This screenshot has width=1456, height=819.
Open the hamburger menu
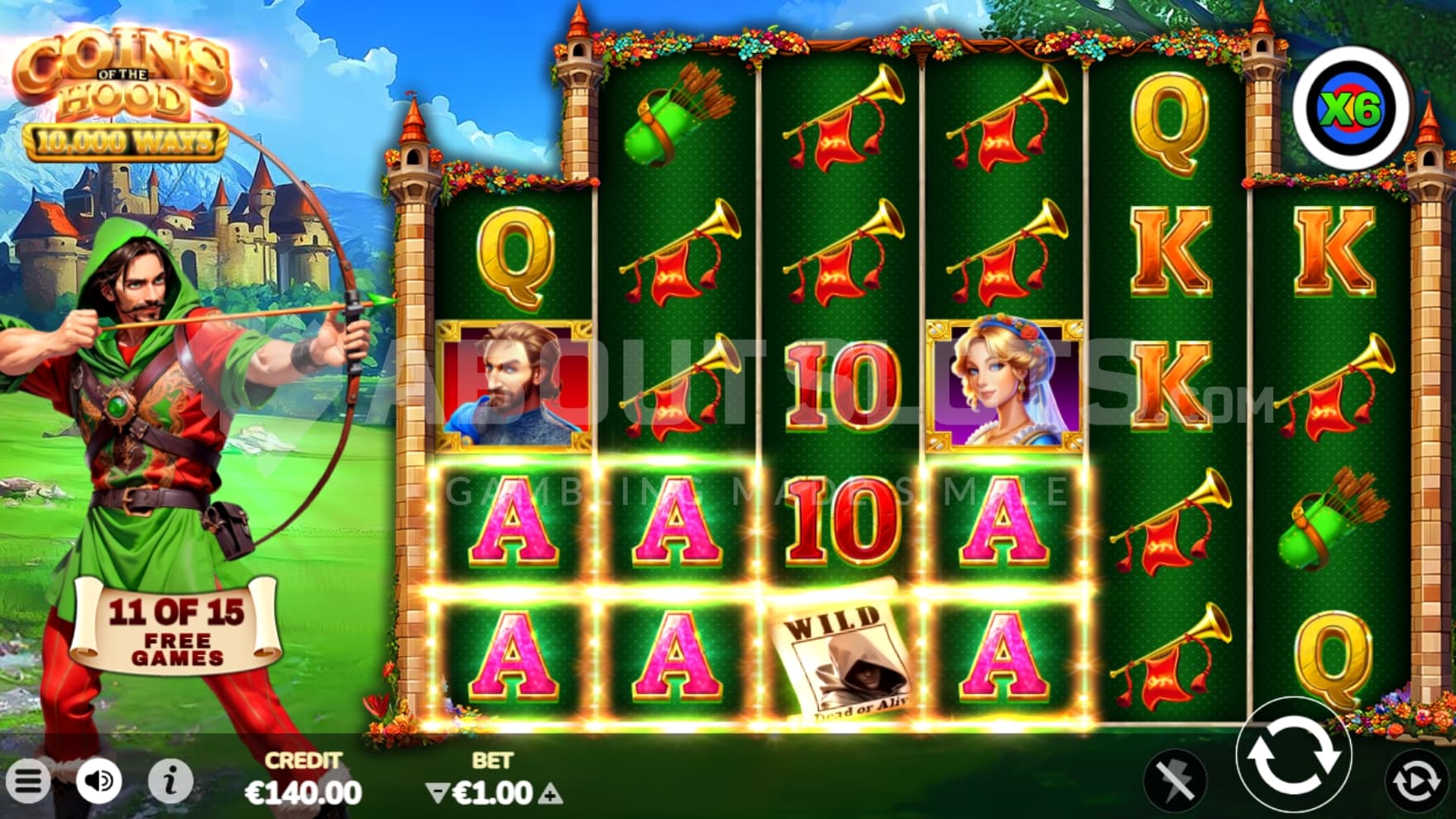pyautogui.click(x=28, y=780)
